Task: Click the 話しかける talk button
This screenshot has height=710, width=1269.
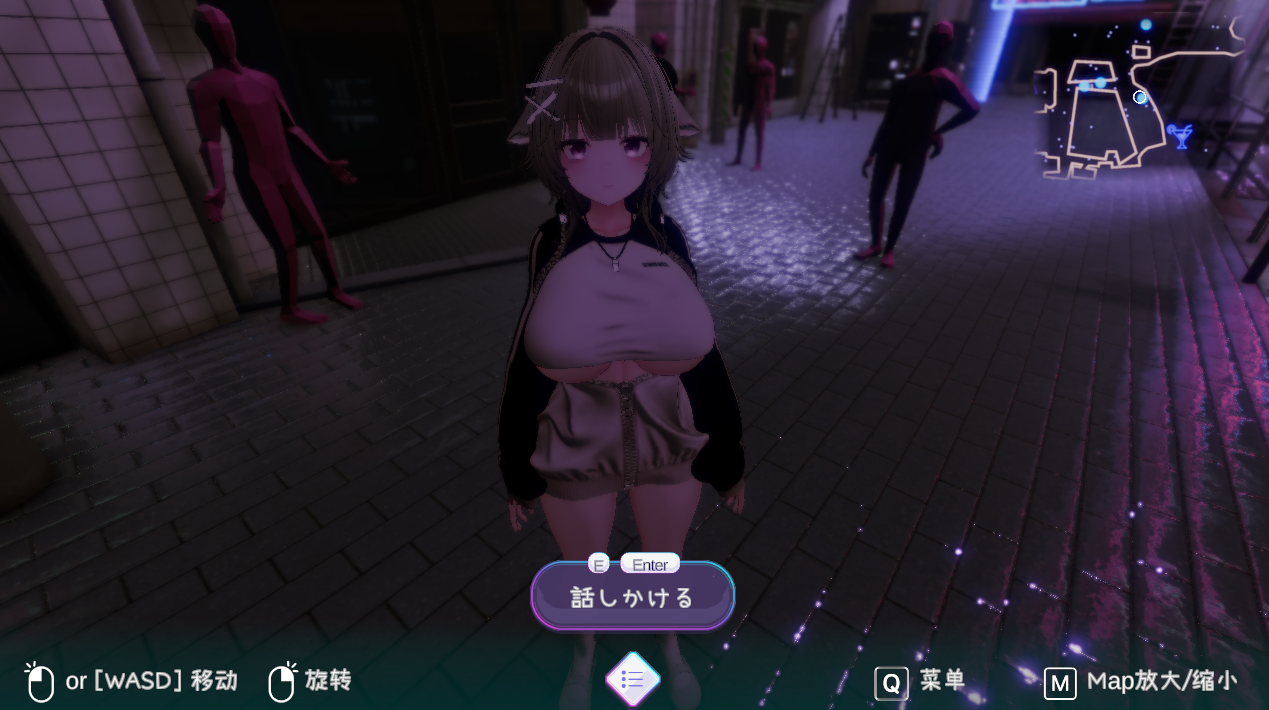Action: [x=632, y=597]
